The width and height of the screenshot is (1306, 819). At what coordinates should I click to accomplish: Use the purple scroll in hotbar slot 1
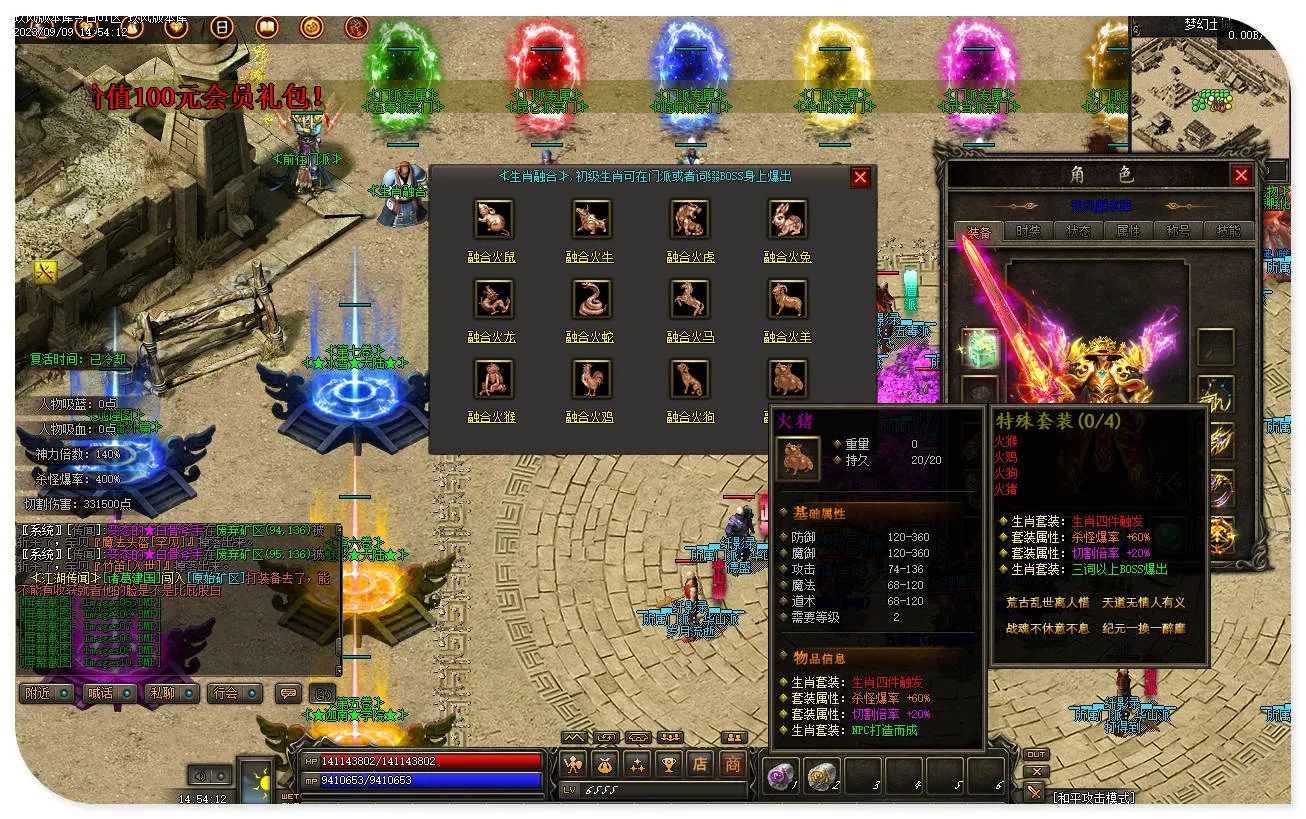click(x=780, y=775)
